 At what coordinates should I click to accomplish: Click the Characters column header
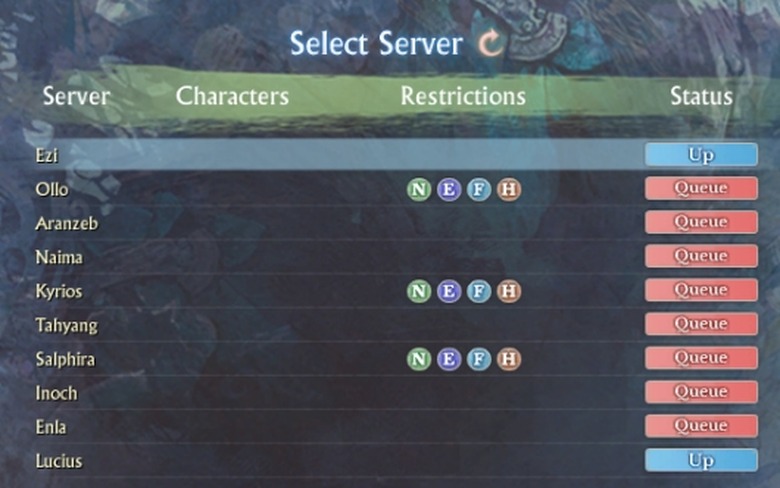tap(232, 97)
